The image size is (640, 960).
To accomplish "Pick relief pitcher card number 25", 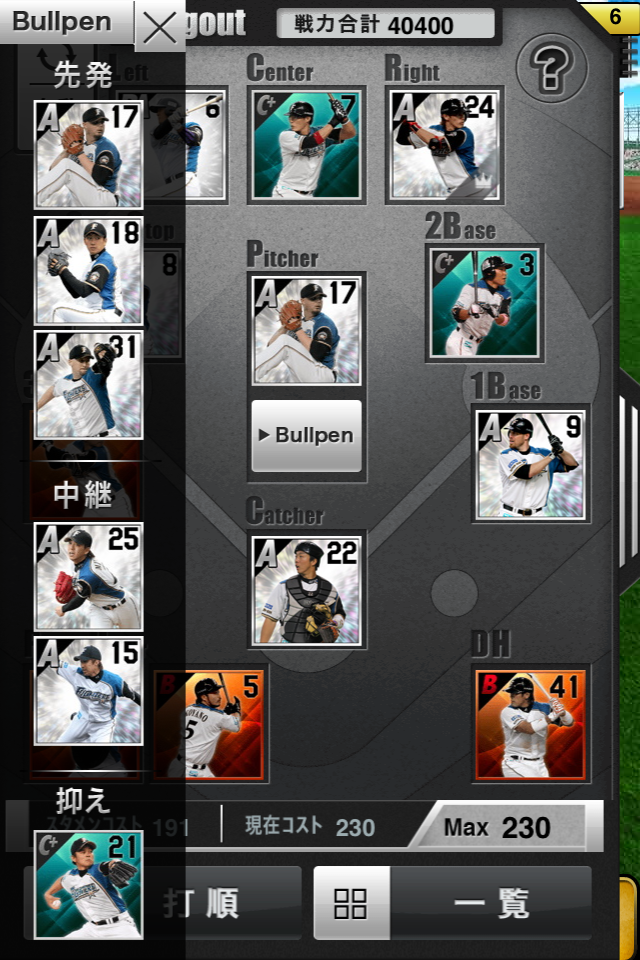I will coord(88,576).
